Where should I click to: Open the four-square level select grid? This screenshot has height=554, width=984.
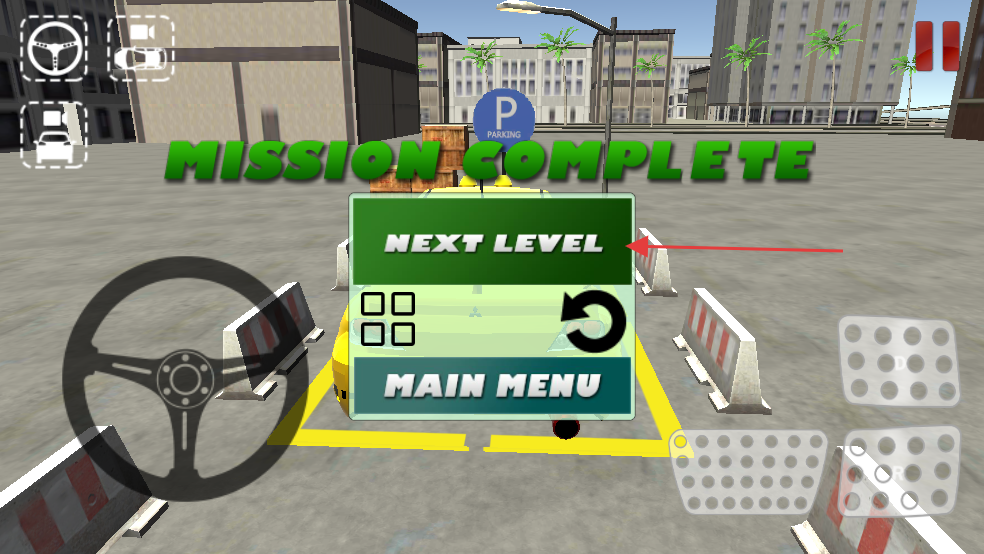[387, 320]
